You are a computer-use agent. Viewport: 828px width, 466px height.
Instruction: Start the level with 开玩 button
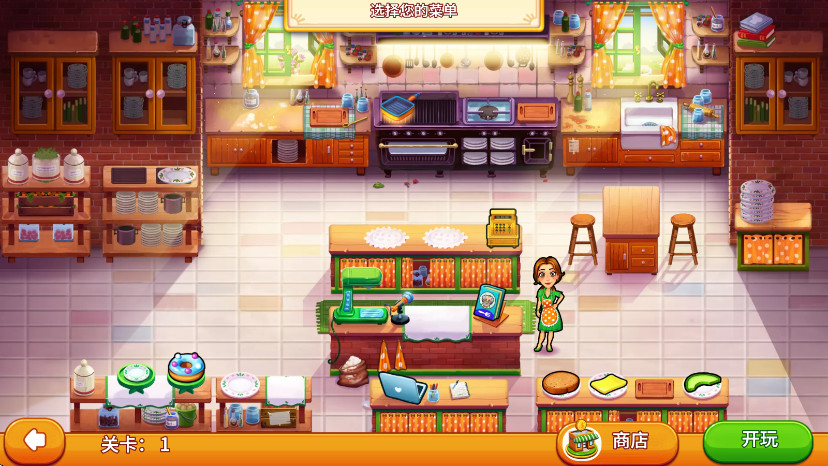tap(758, 440)
